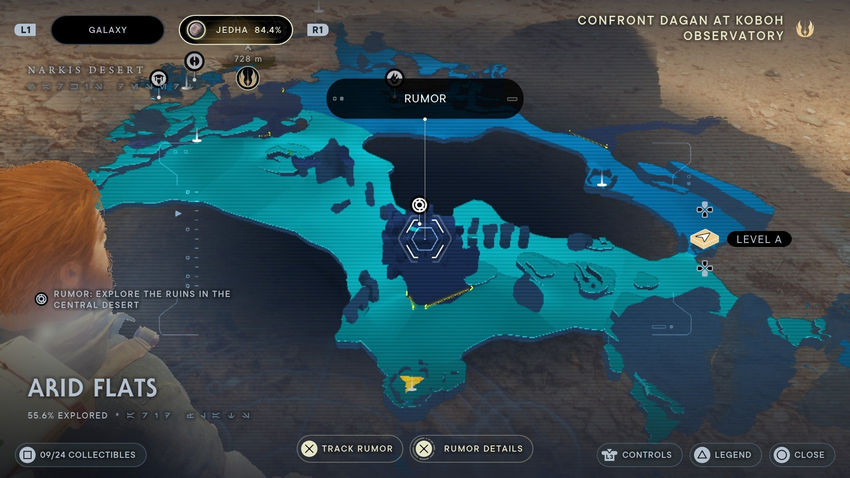Select the gold Jedi emblem objective marker
The width and height of the screenshot is (850, 478).
click(247, 79)
